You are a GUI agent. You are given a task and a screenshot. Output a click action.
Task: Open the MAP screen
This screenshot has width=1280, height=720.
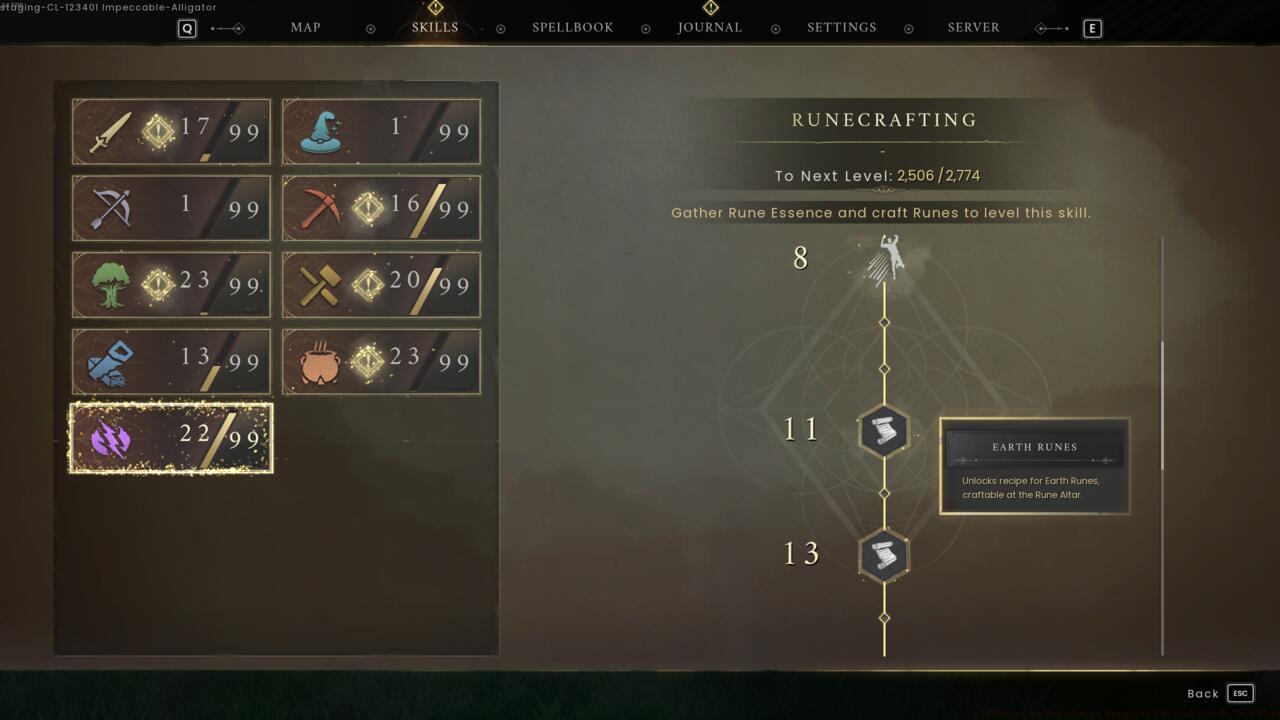[x=305, y=27]
